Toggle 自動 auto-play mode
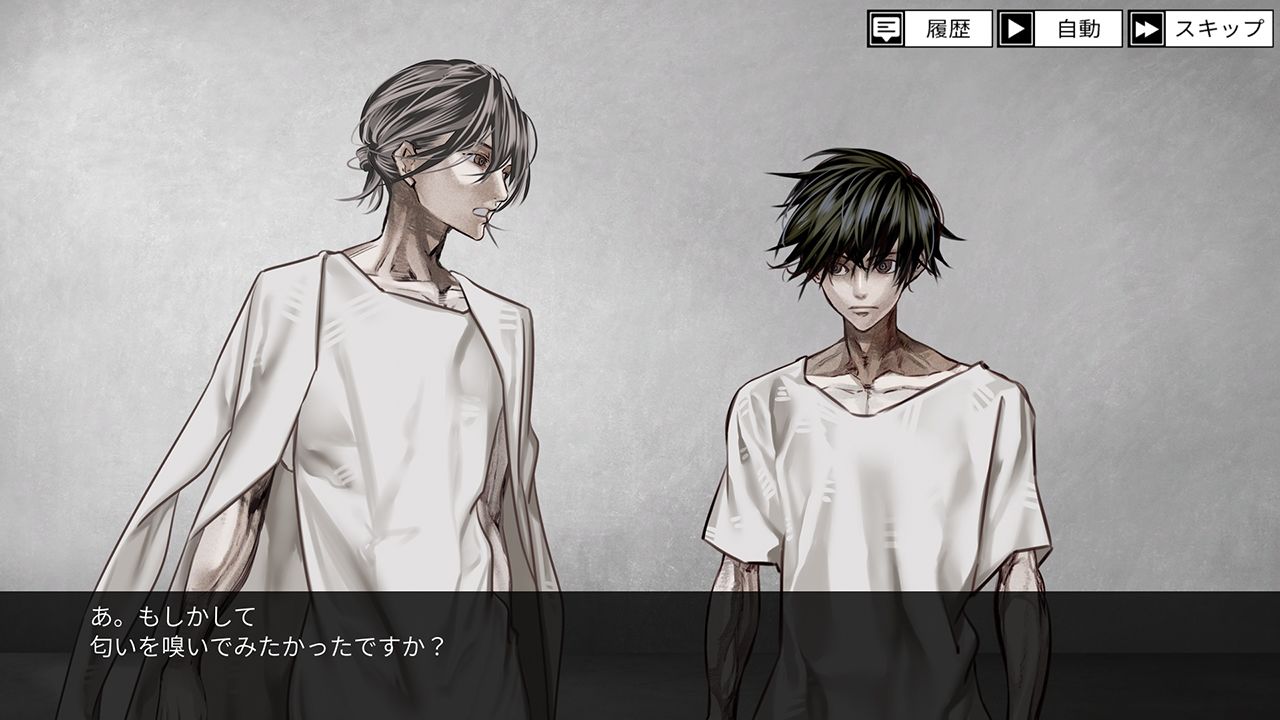 click(x=1059, y=29)
